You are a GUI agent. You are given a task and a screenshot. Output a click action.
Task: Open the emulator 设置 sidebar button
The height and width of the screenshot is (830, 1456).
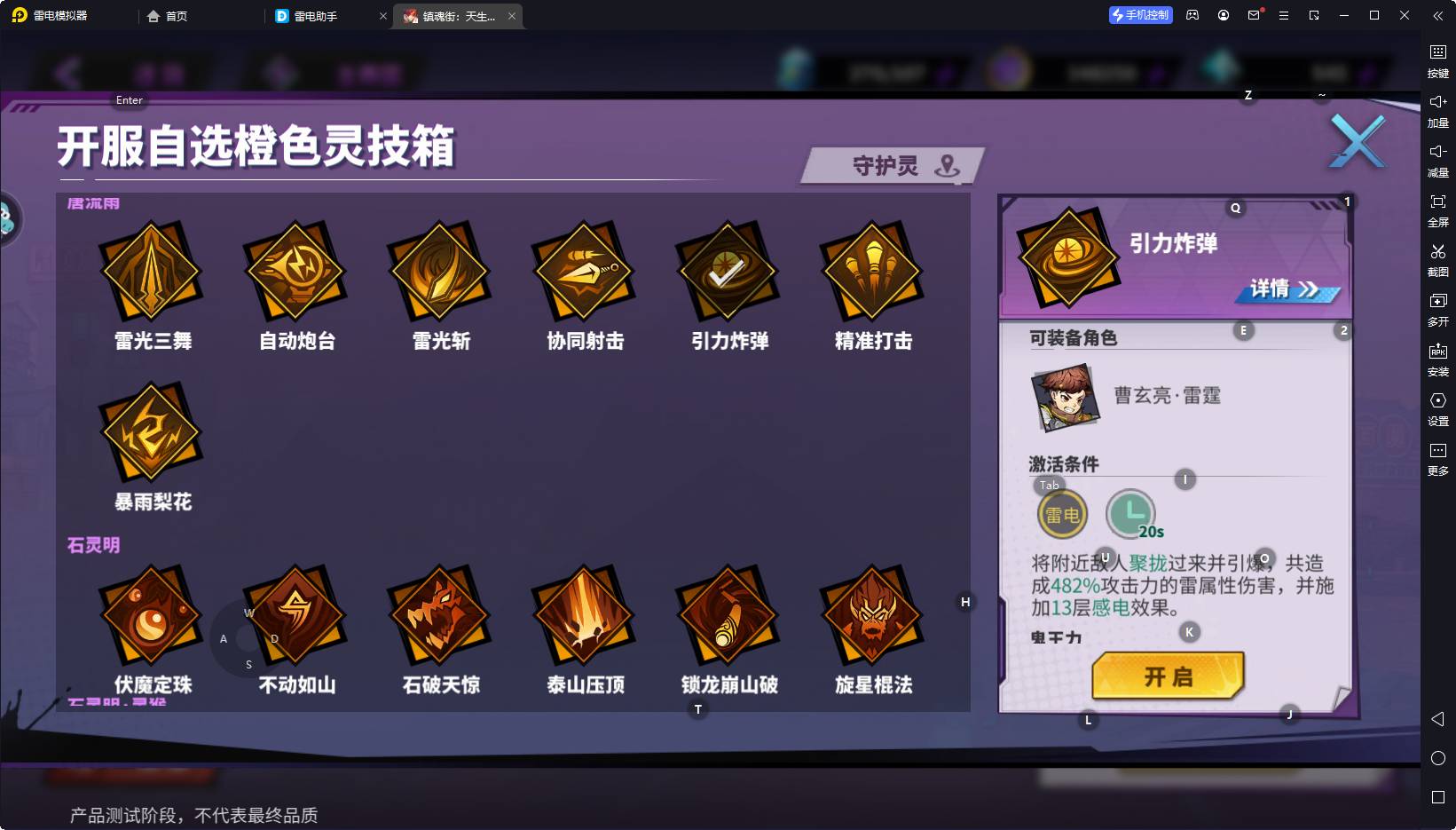click(1437, 407)
